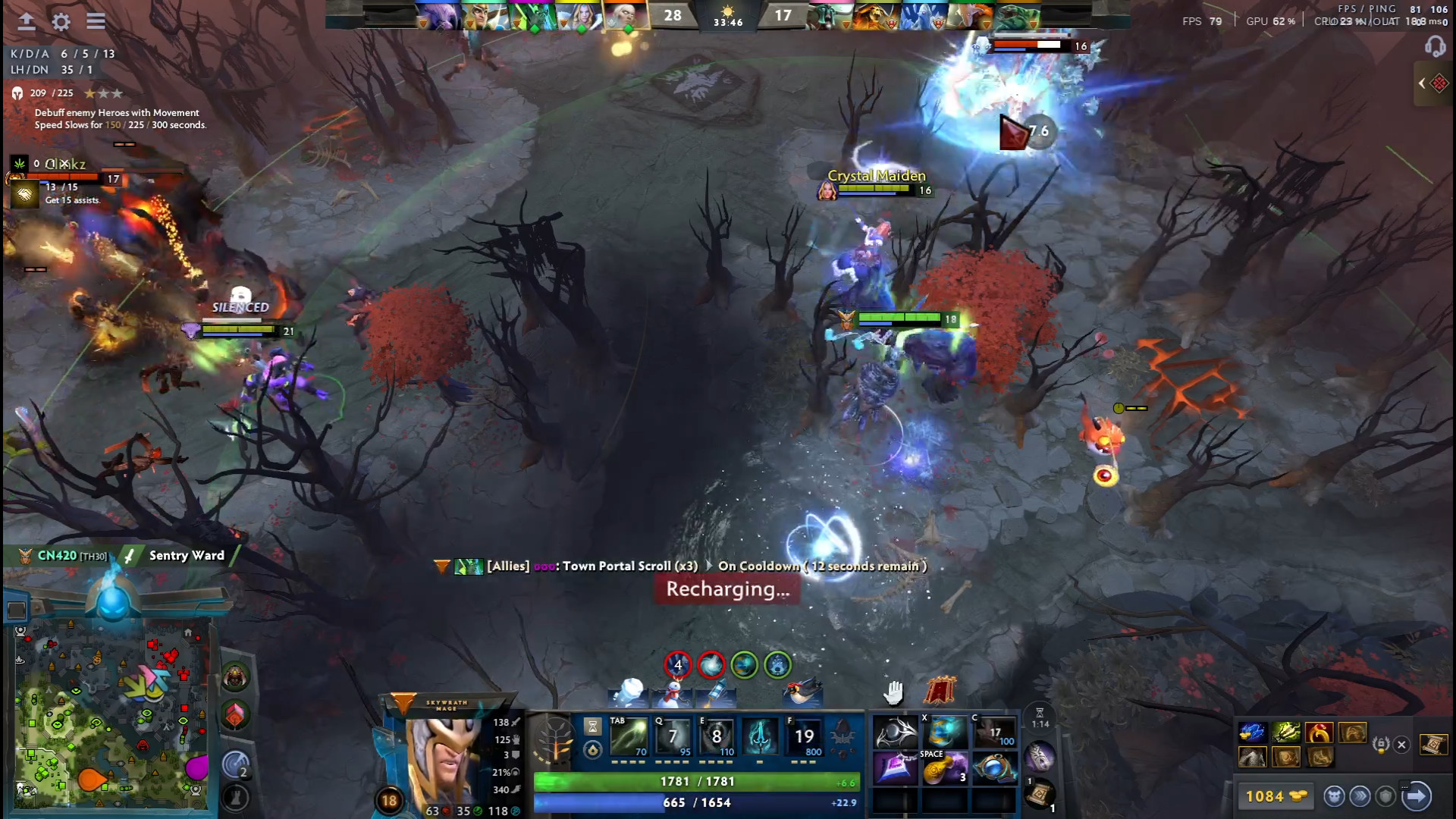This screenshot has width=1456, height=819.
Task: Click the penguin emote icon
Action: point(803,692)
